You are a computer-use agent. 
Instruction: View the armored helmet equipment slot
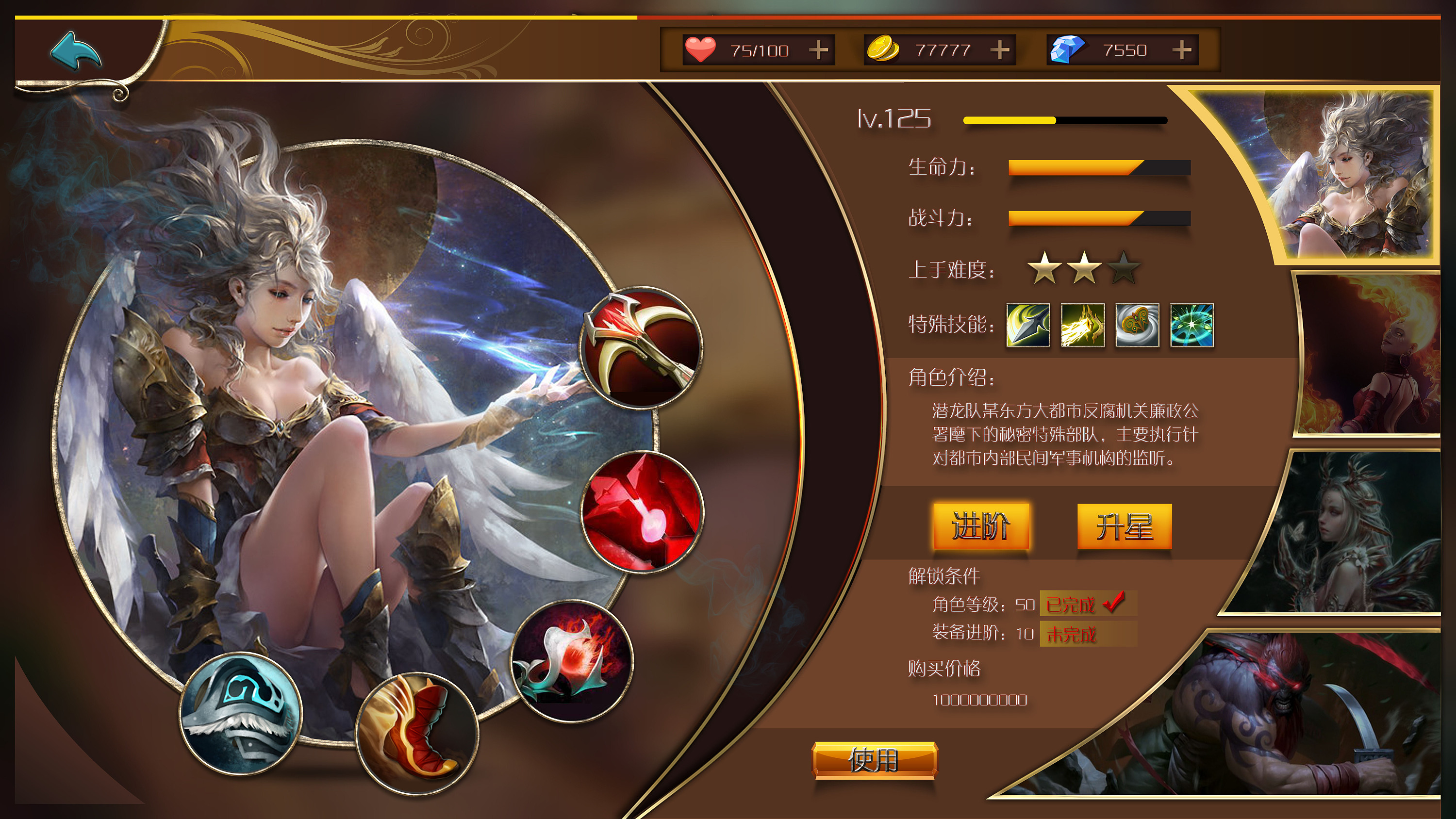pyautogui.click(x=240, y=715)
